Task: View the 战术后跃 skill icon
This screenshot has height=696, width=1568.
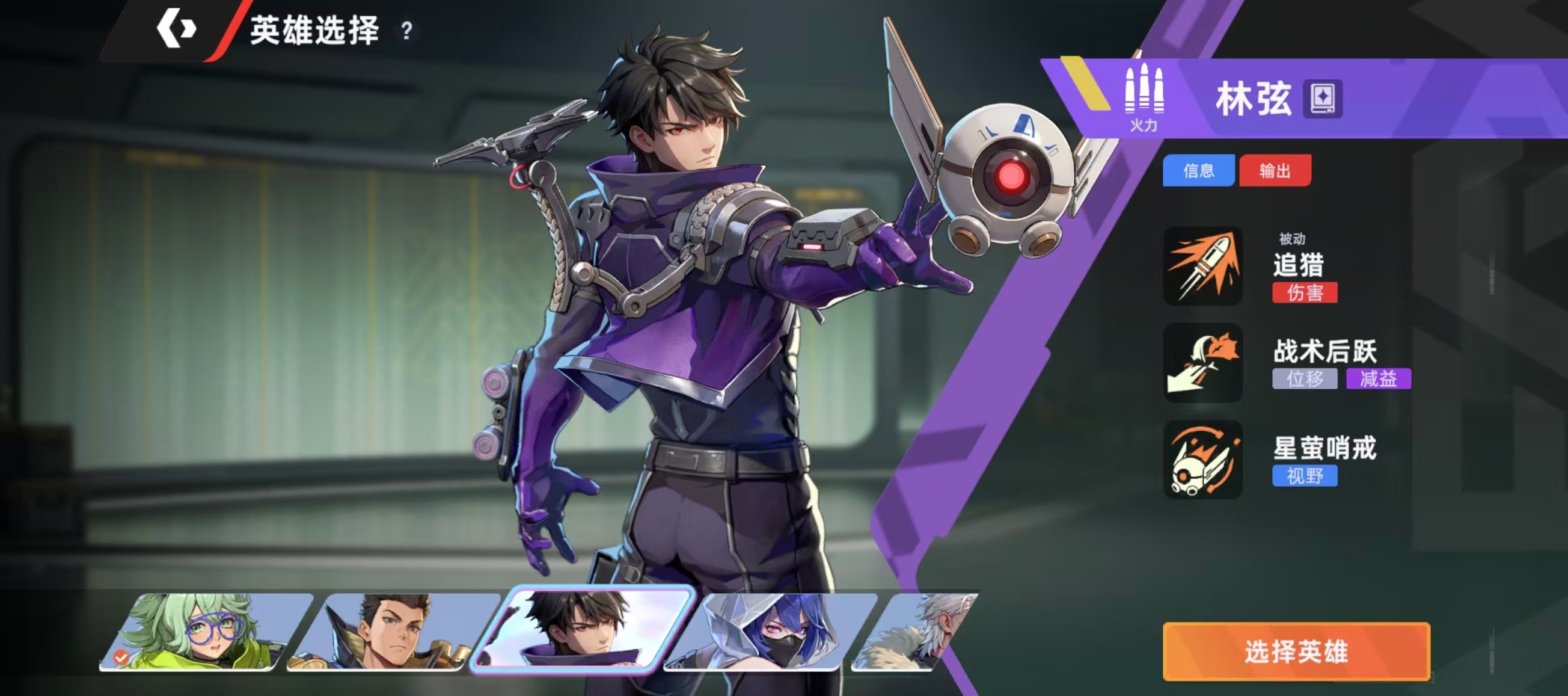Action: coord(1203,363)
